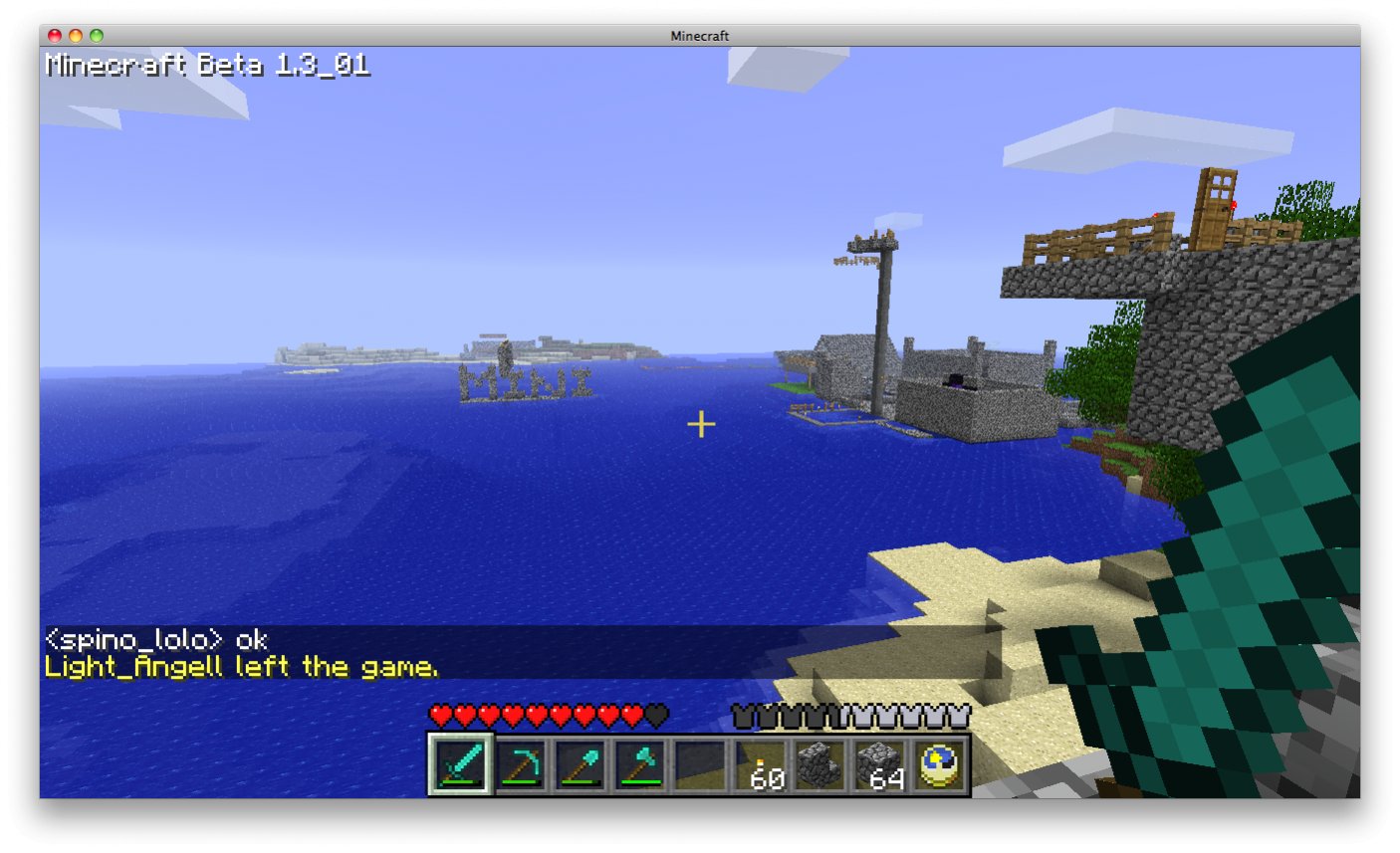The image size is (1400, 853).
Task: Switch to the diamond axe slot
Action: pos(640,765)
